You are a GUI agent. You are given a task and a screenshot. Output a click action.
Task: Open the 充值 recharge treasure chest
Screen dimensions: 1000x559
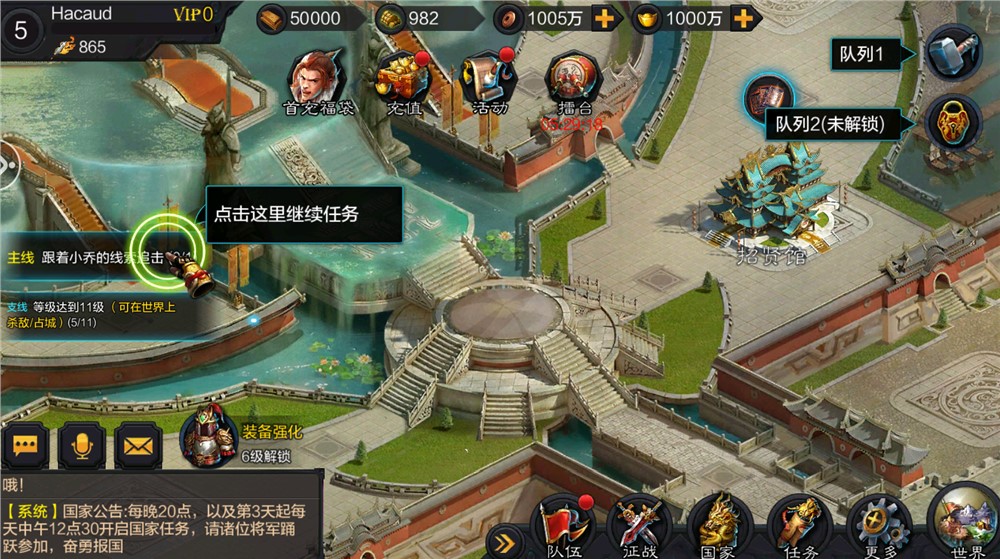coord(402,78)
